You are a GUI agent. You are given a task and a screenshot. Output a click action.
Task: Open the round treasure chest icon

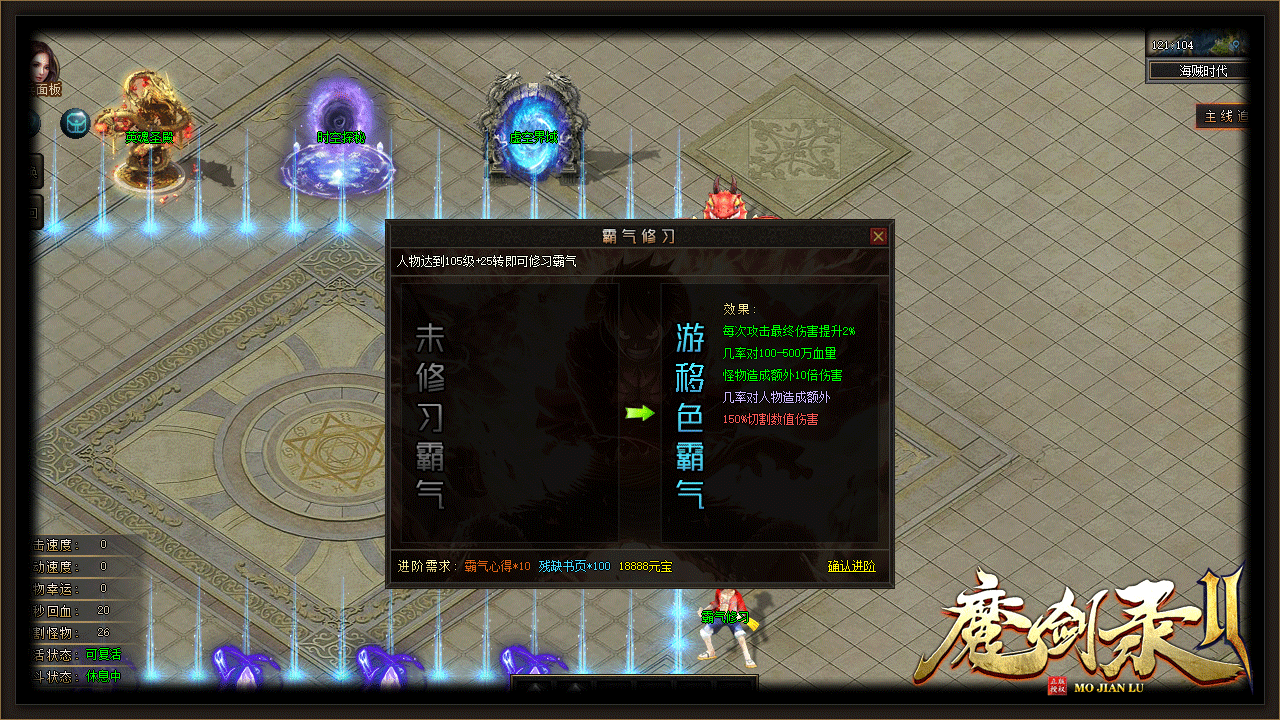[75, 123]
